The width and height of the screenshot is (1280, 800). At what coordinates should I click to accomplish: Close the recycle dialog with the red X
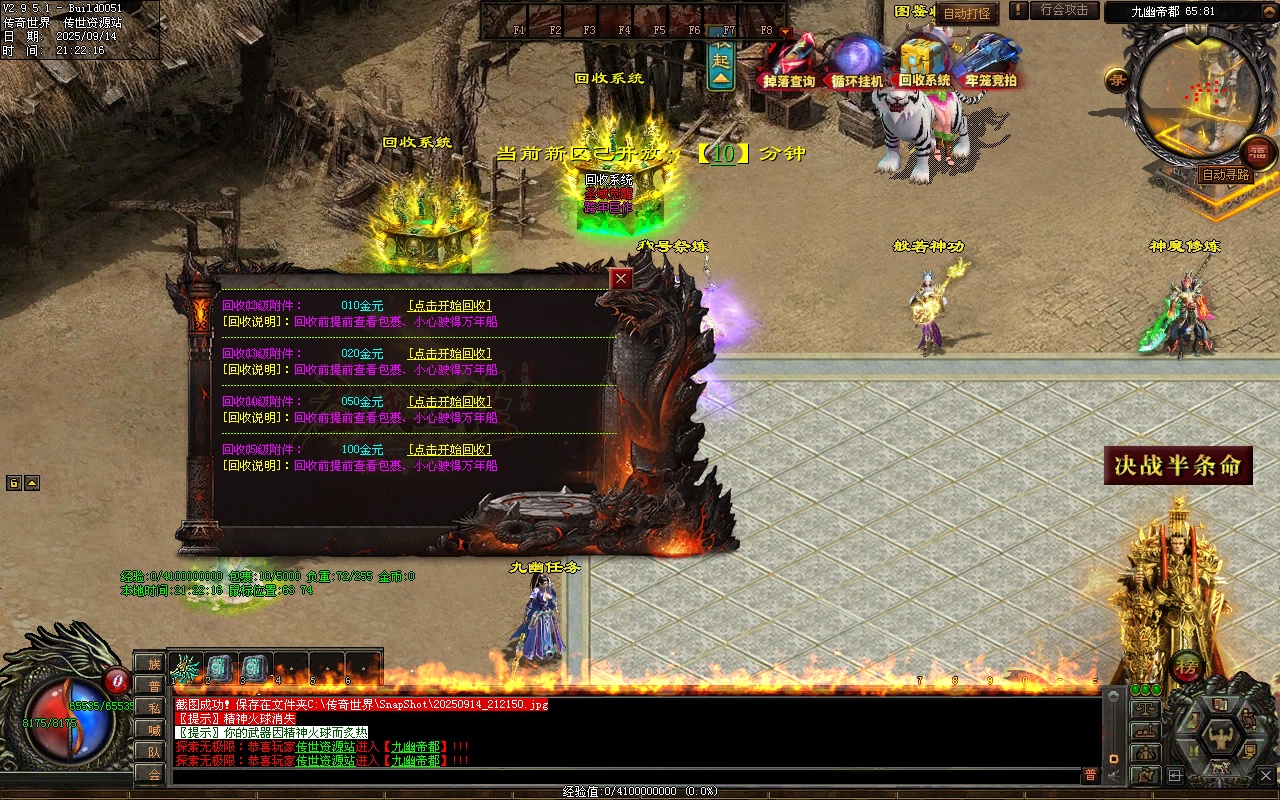pos(622,279)
